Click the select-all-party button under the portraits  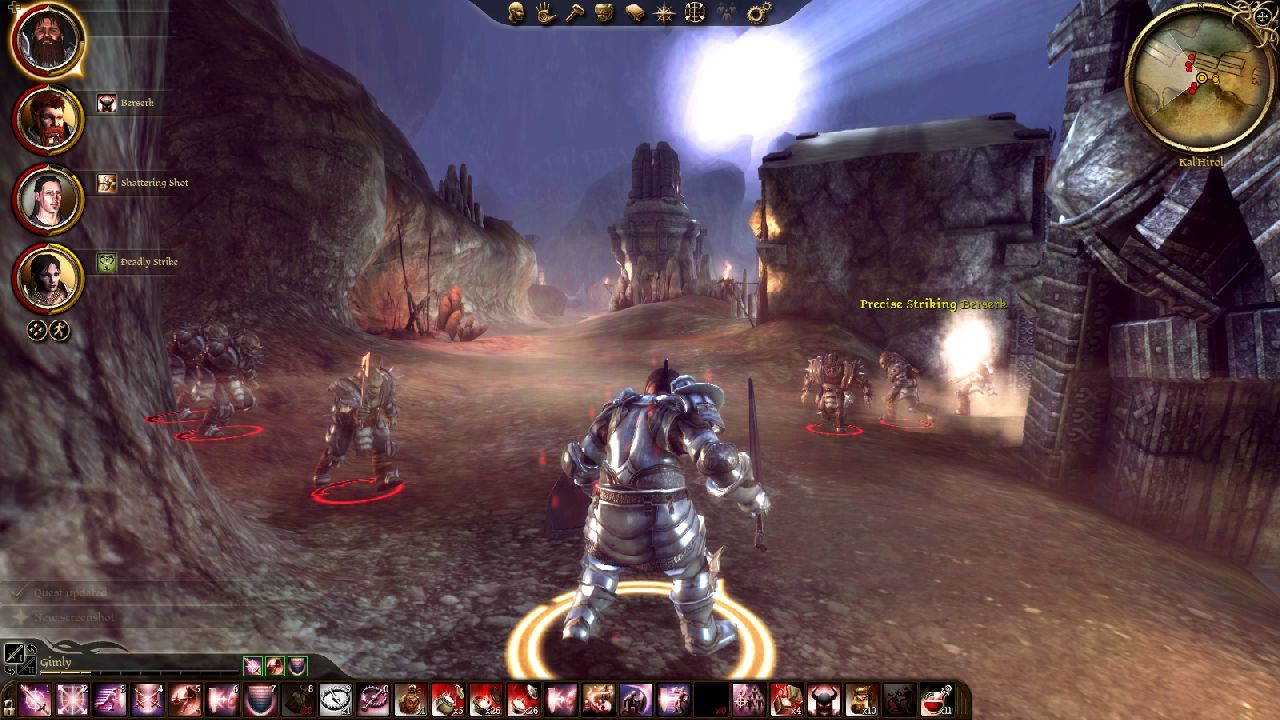37,330
